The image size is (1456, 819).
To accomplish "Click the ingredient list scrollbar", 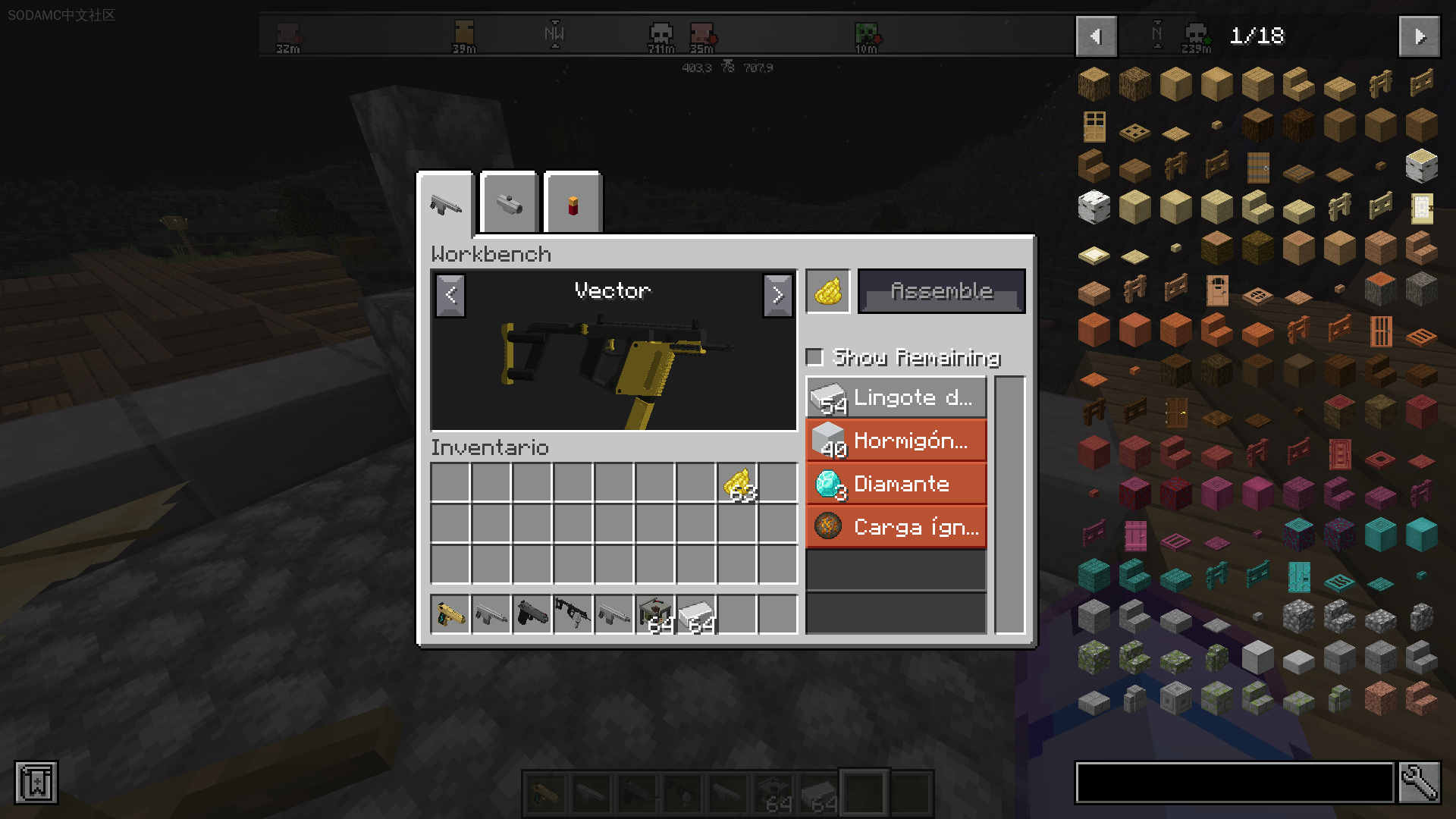I will pyautogui.click(x=1009, y=504).
